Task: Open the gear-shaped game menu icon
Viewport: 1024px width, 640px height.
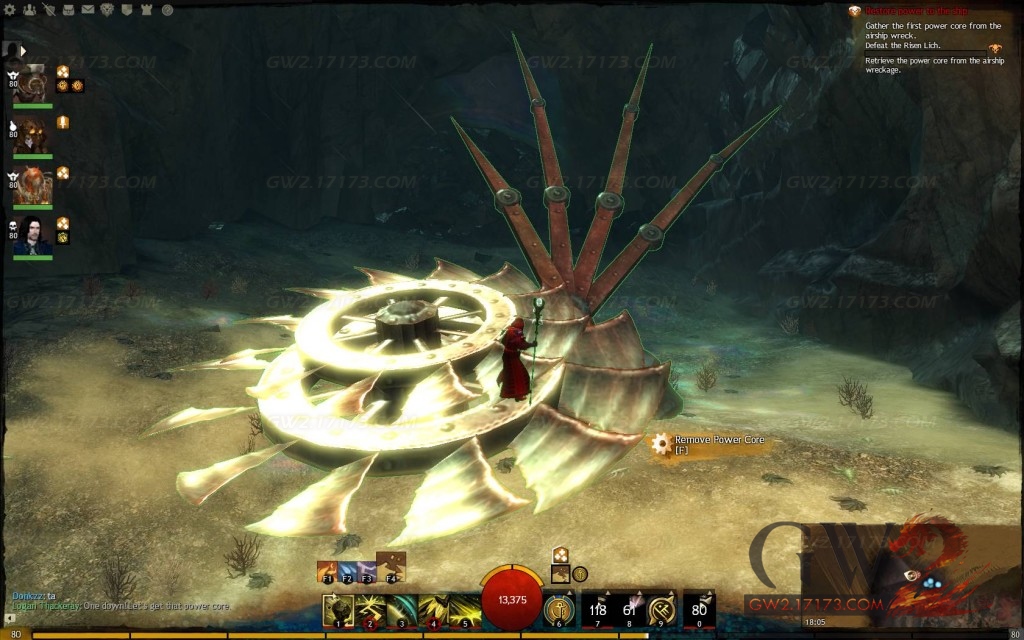Action: coord(11,9)
